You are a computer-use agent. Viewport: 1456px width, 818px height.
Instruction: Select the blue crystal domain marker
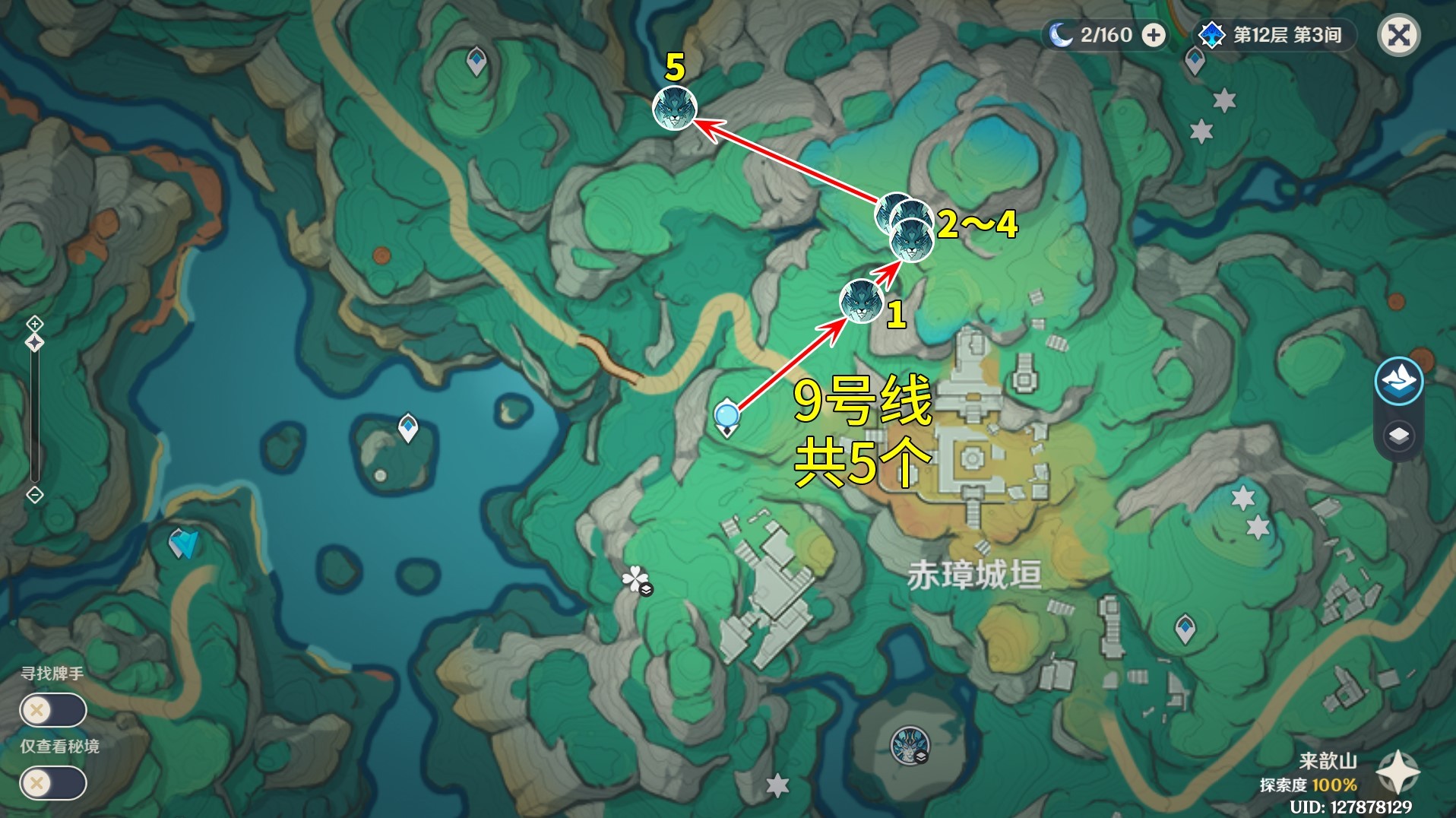point(183,543)
